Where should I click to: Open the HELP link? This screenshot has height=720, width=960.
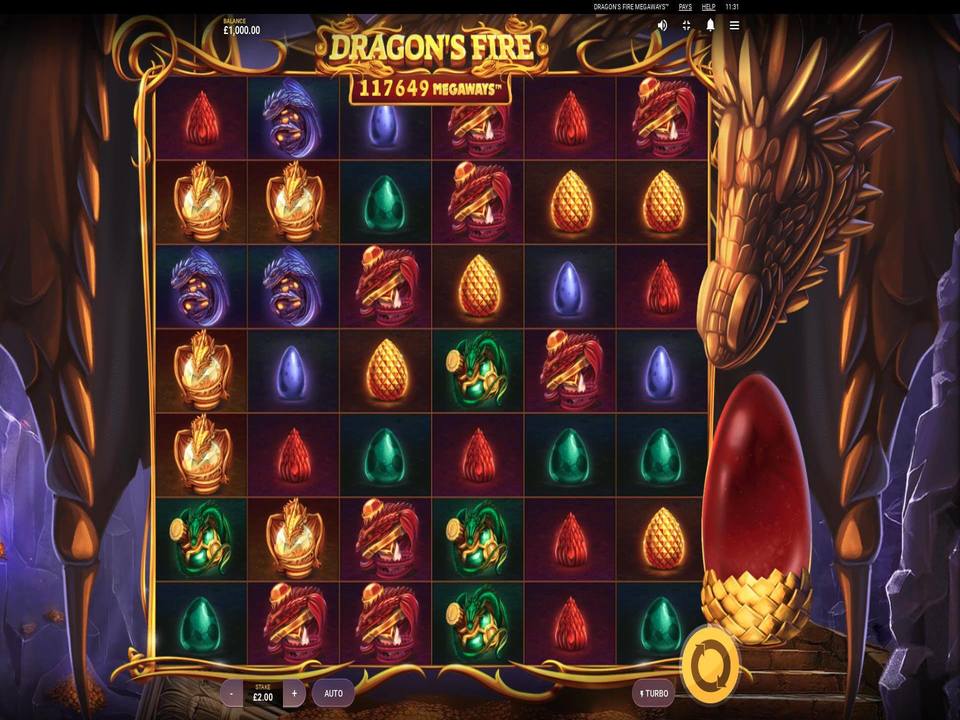[x=709, y=7]
